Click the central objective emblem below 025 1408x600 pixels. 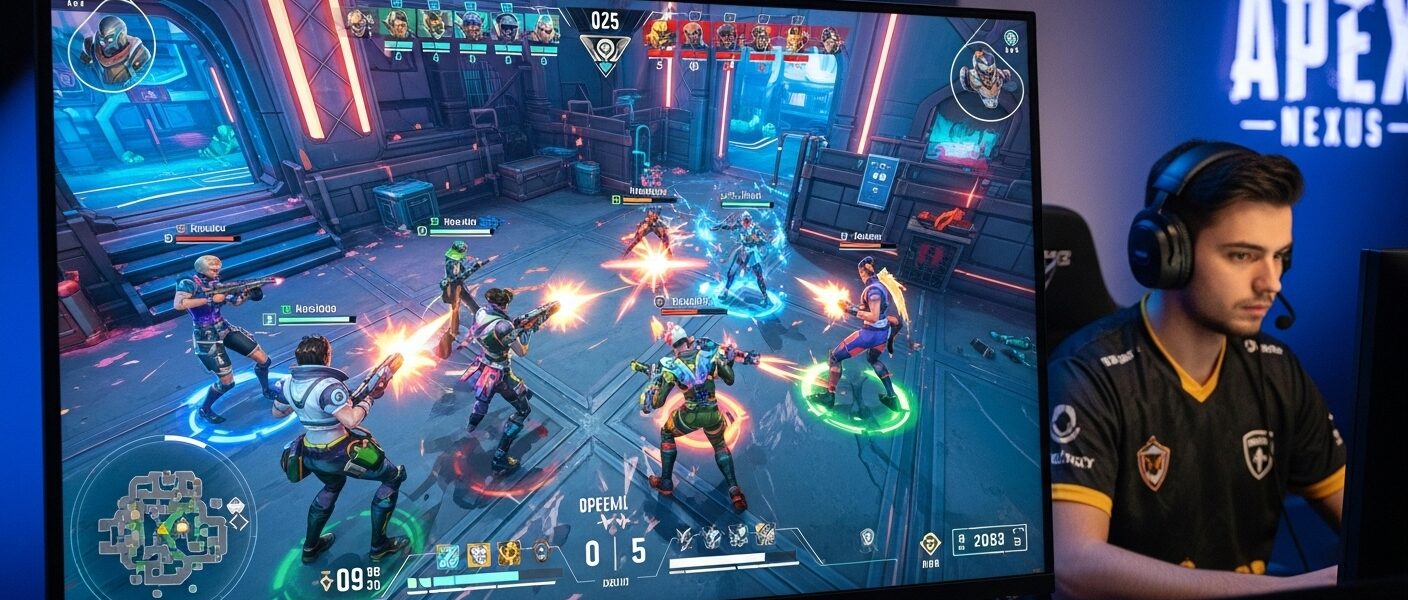(x=605, y=53)
